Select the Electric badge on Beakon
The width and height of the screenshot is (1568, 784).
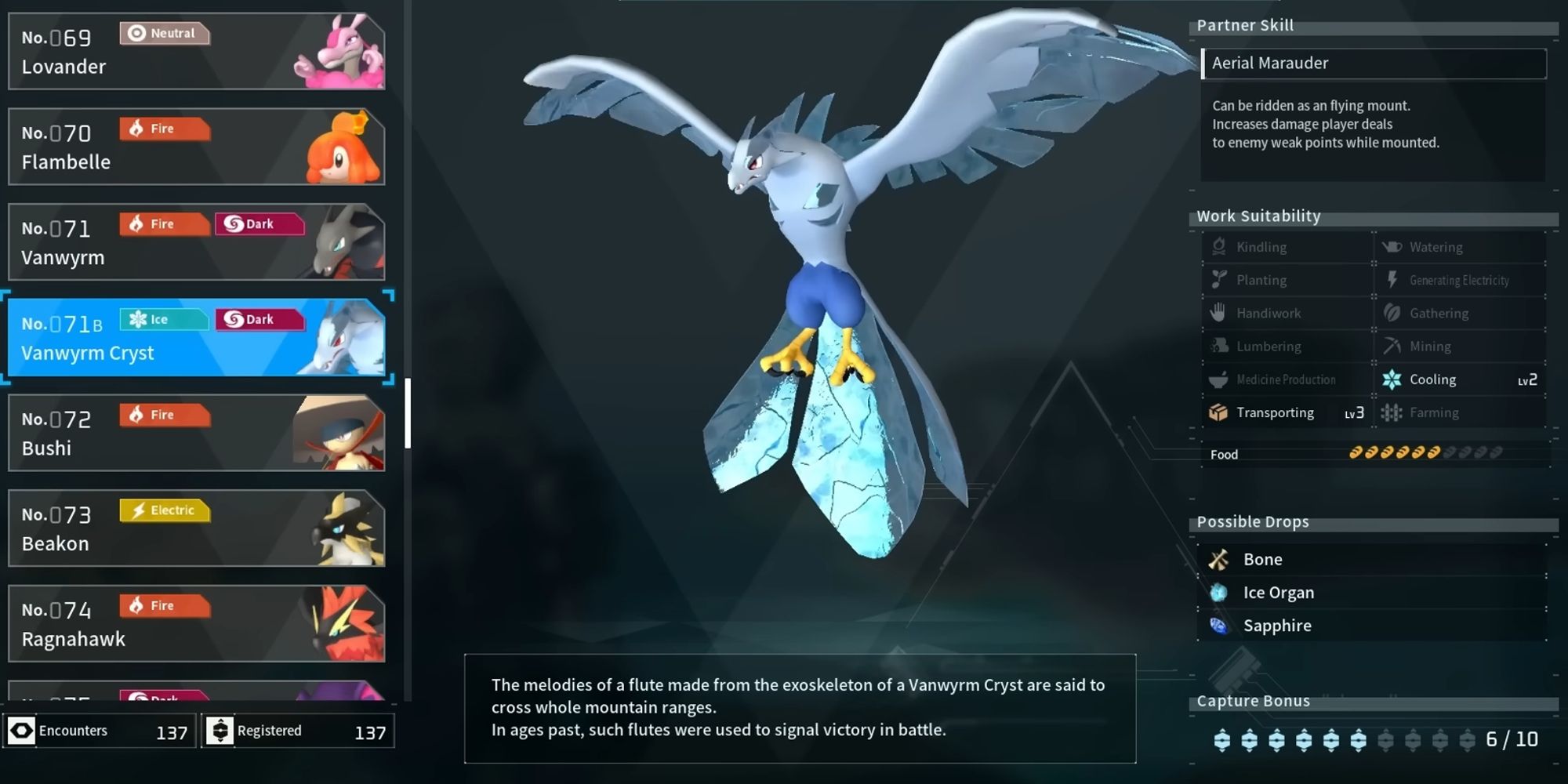163,510
